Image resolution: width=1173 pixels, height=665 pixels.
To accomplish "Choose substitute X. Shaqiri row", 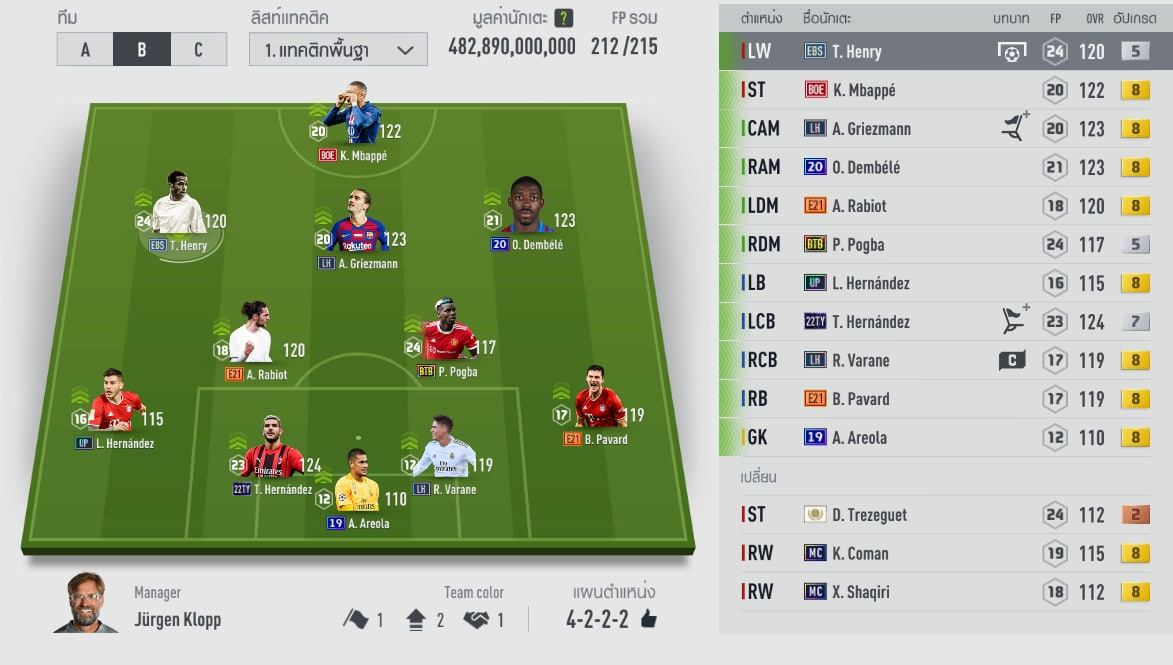I will 943,592.
